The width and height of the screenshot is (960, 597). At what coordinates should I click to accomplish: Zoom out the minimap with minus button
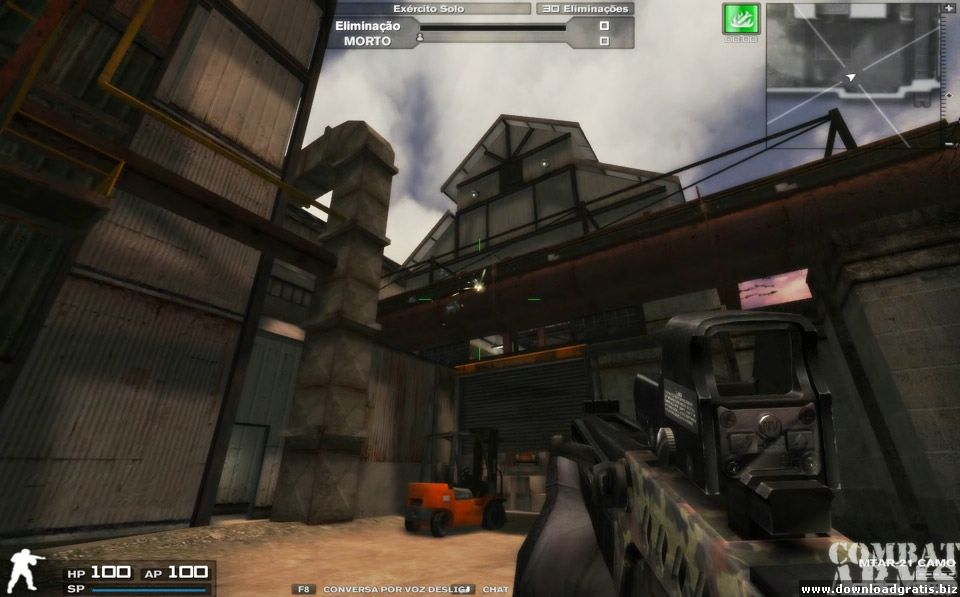pyautogui.click(x=949, y=143)
